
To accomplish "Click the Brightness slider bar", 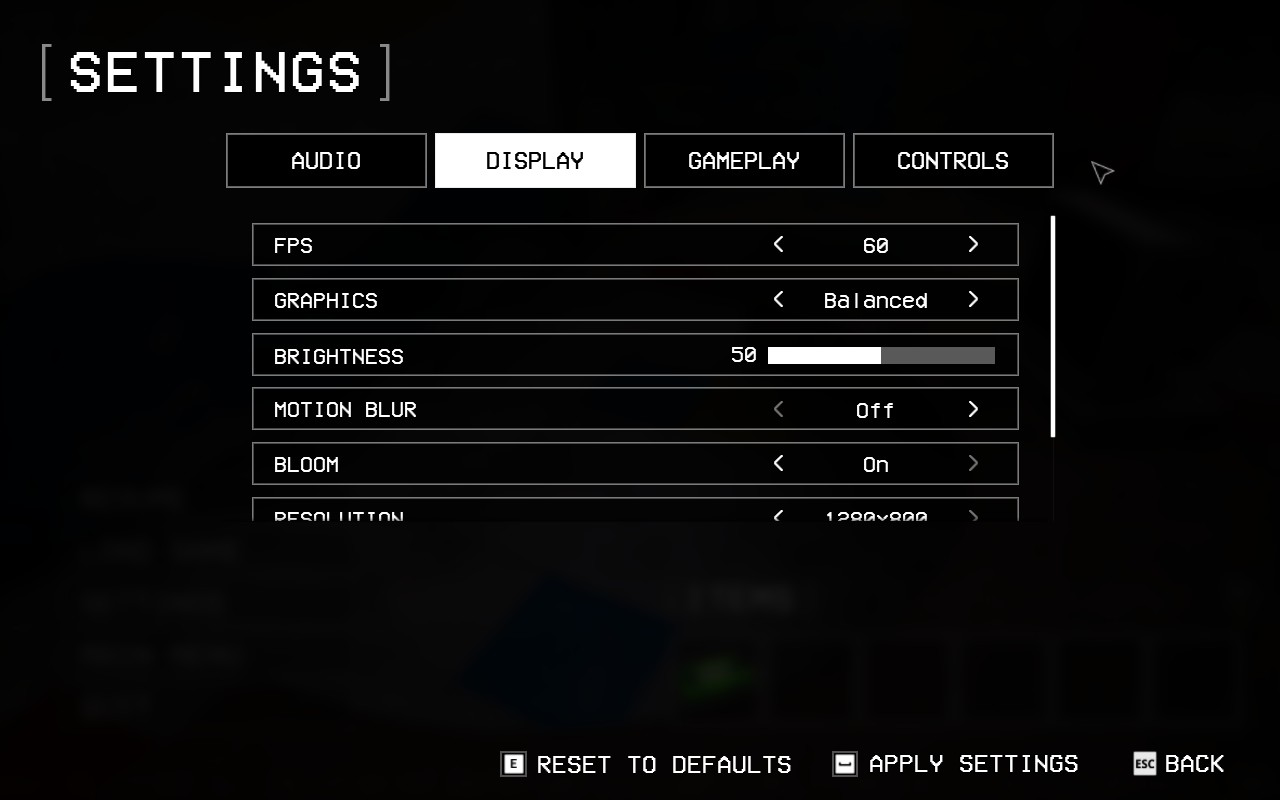I will point(881,355).
